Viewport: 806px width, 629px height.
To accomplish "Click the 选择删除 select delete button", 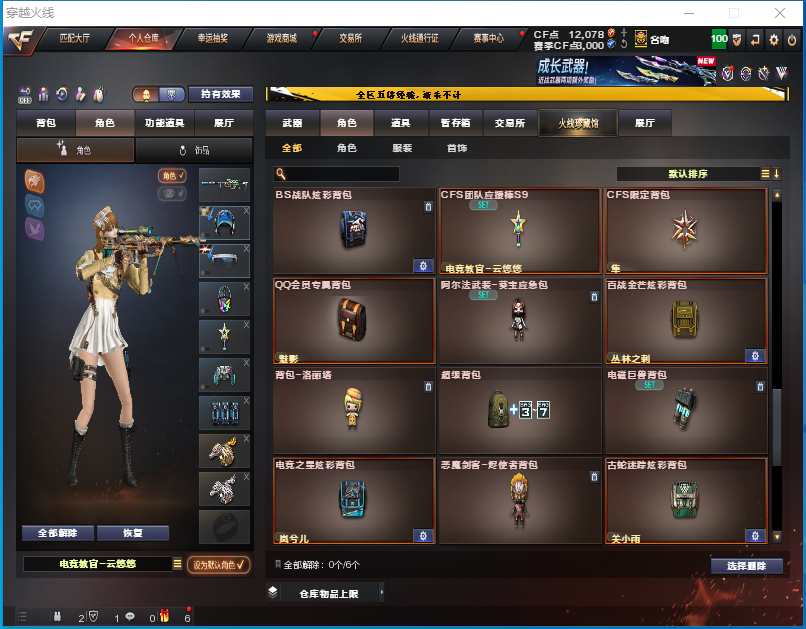I will click(746, 566).
